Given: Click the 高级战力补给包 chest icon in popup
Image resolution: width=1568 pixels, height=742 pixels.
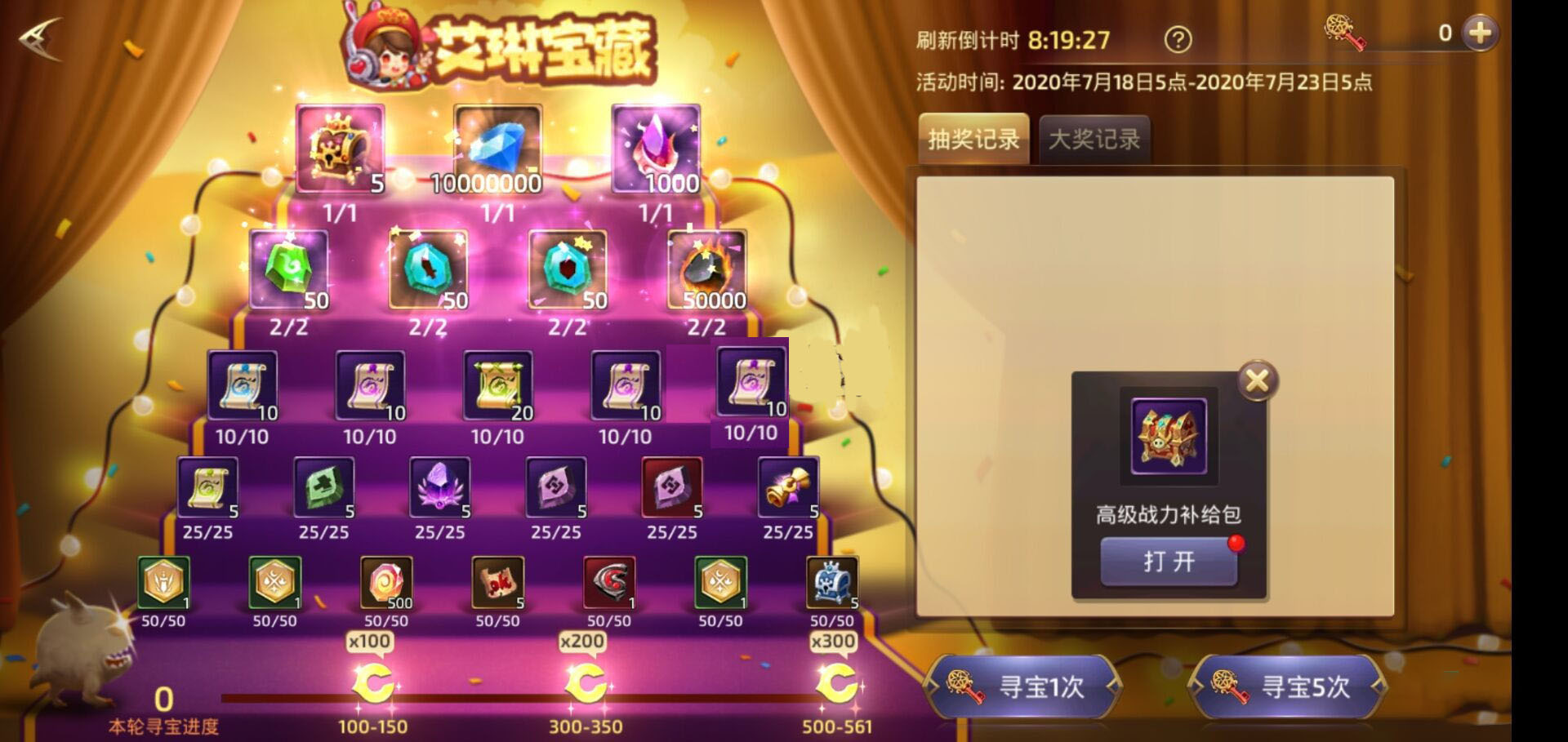Looking at the screenshot, I should pyautogui.click(x=1168, y=435).
